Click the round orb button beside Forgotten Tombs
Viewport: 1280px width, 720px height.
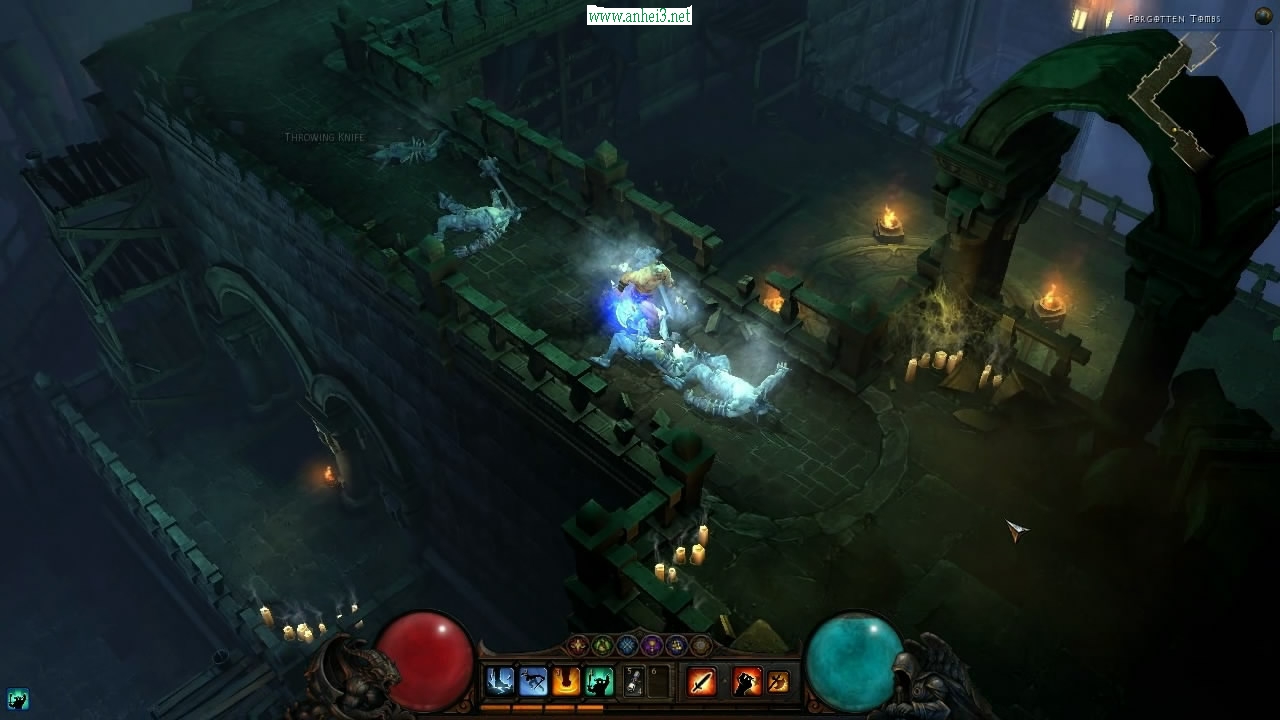coord(1263,17)
